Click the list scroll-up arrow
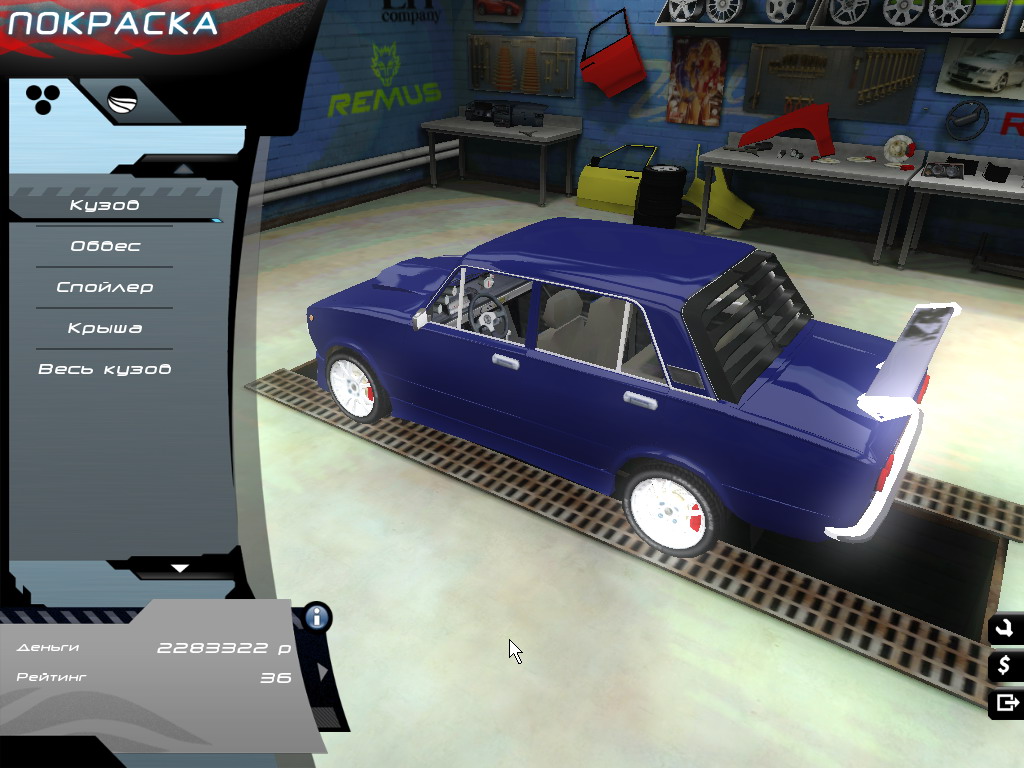The image size is (1024, 768). [180, 168]
